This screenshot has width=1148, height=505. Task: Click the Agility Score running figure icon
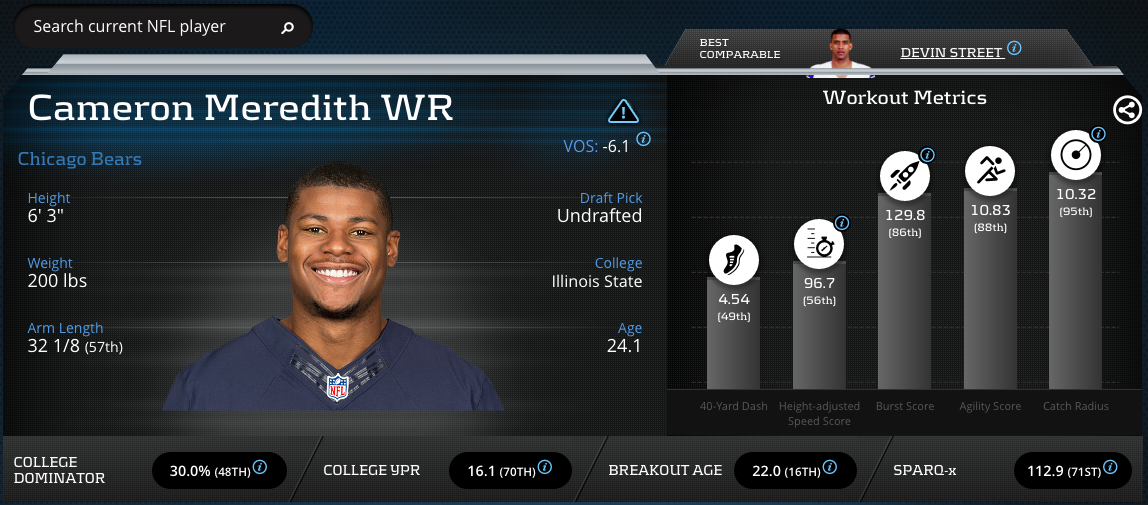pyautogui.click(x=989, y=171)
